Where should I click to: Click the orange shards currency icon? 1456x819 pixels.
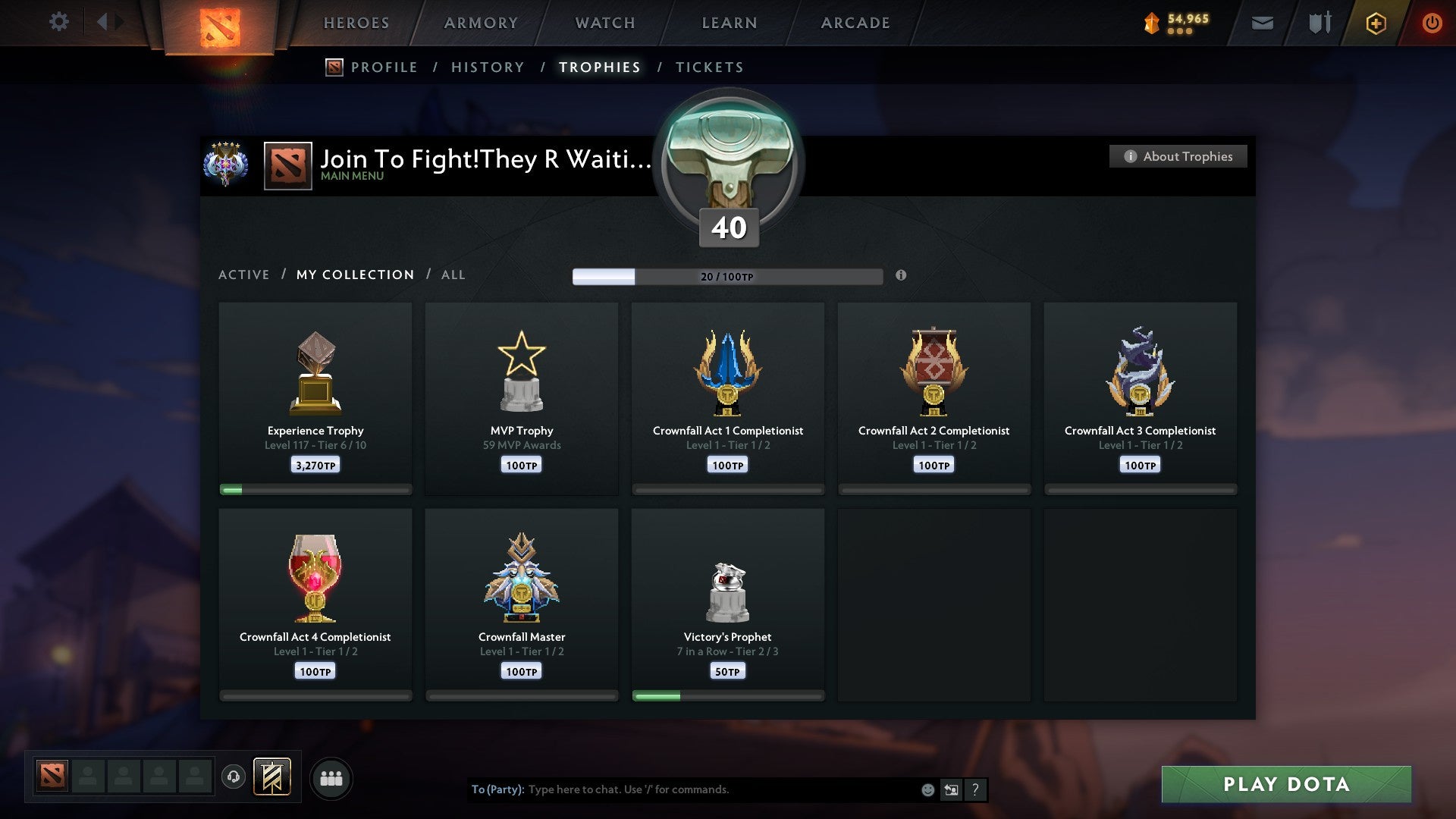[x=1151, y=23]
